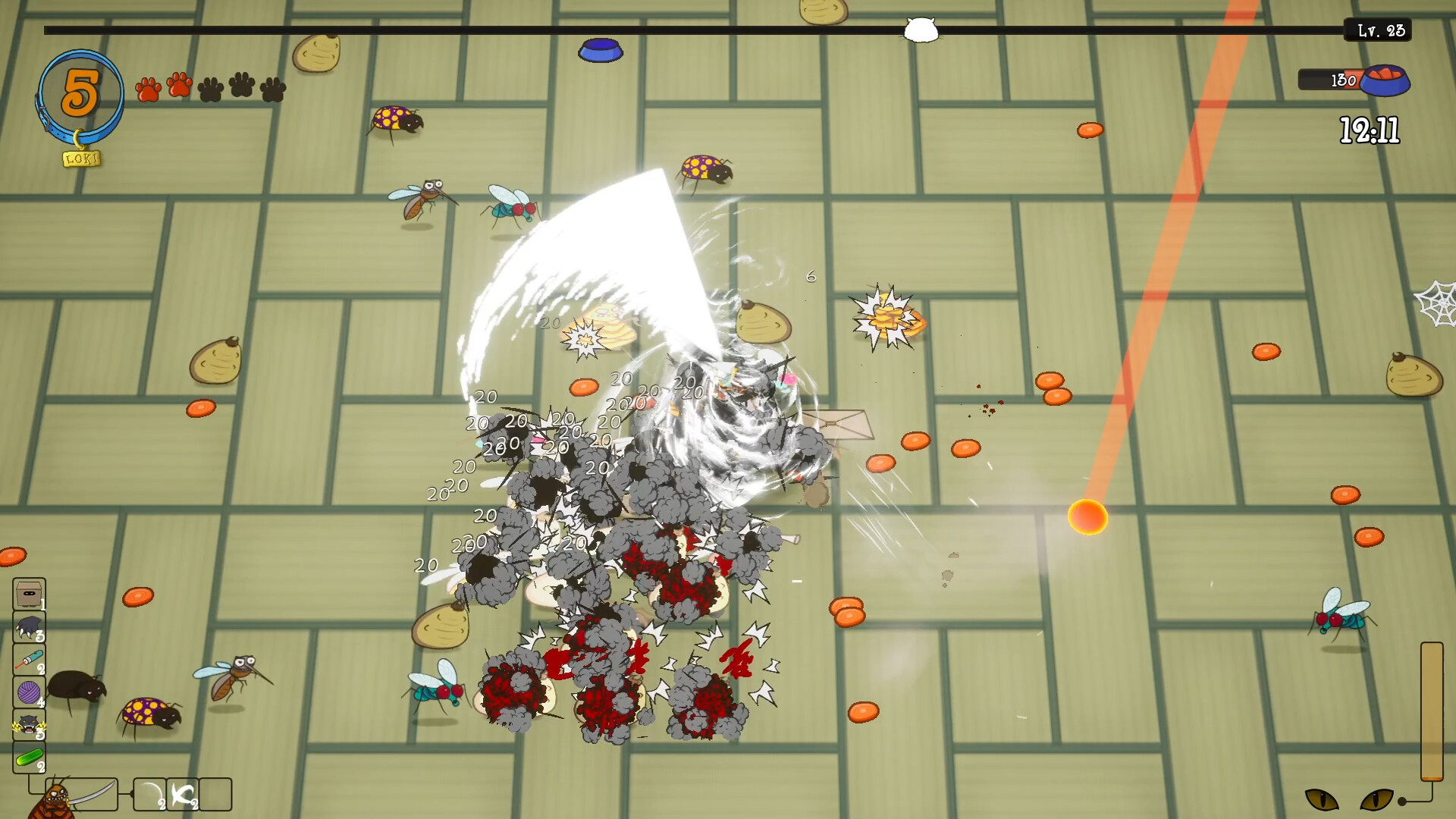Screen dimensions: 1456x819
Task: Click the black claw paw slot
Action: 29,627
